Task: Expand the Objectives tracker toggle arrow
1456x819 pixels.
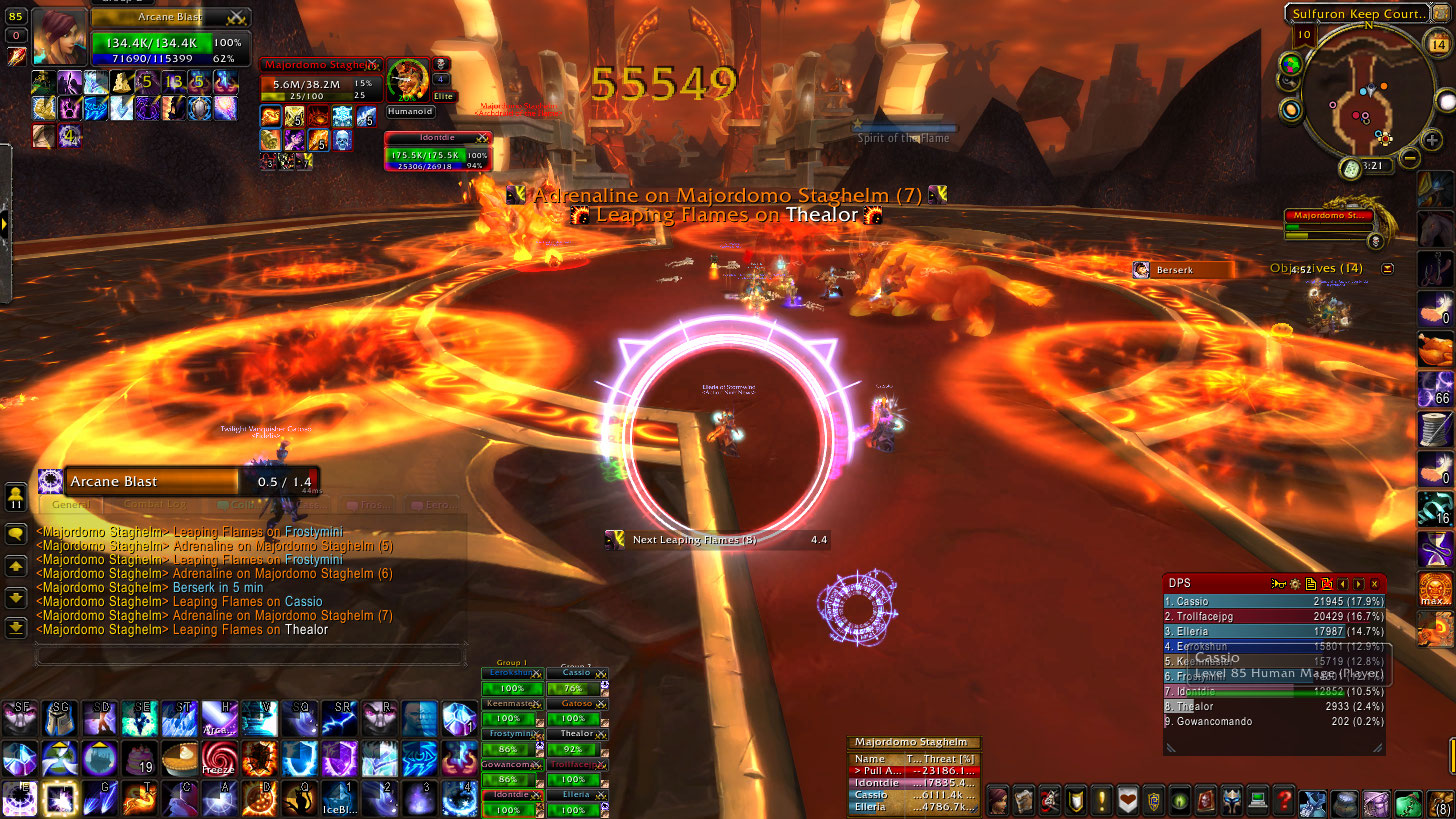Action: (1387, 269)
